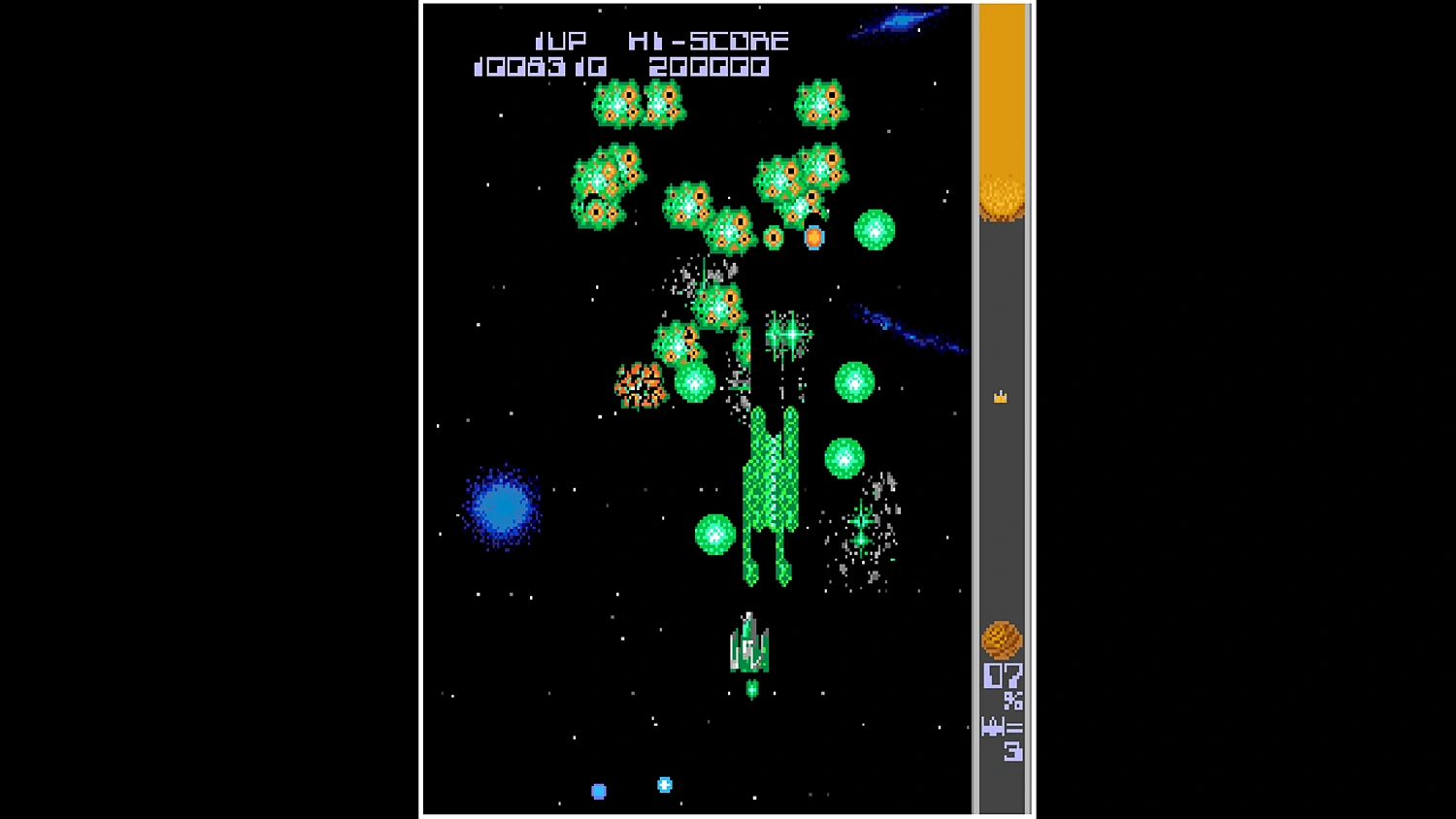This screenshot has height=819, width=1456.
Task: Click the blue nebula in the top right corner
Action: pos(903,21)
